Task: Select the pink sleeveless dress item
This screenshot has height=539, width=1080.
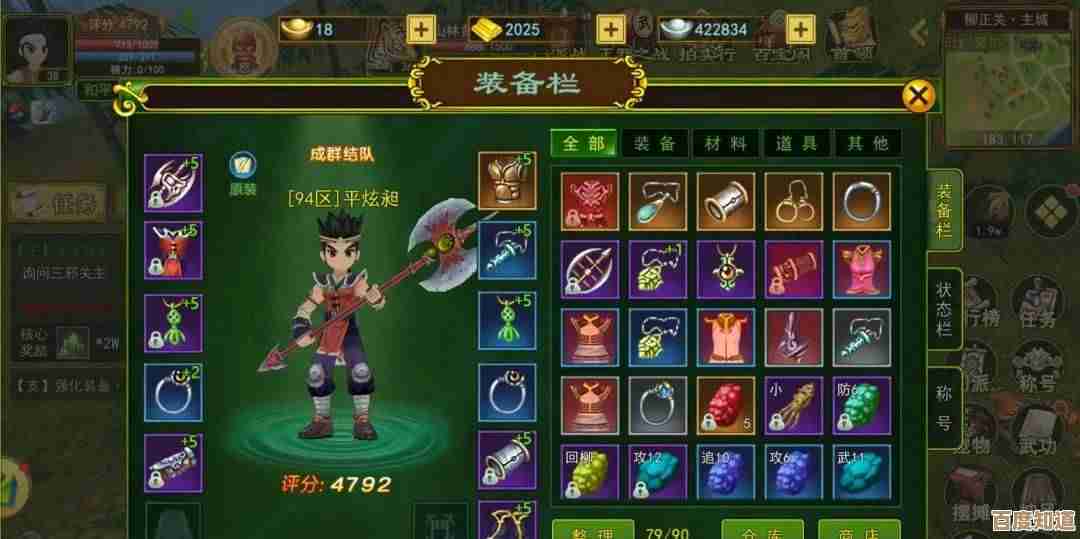Action: (x=862, y=269)
